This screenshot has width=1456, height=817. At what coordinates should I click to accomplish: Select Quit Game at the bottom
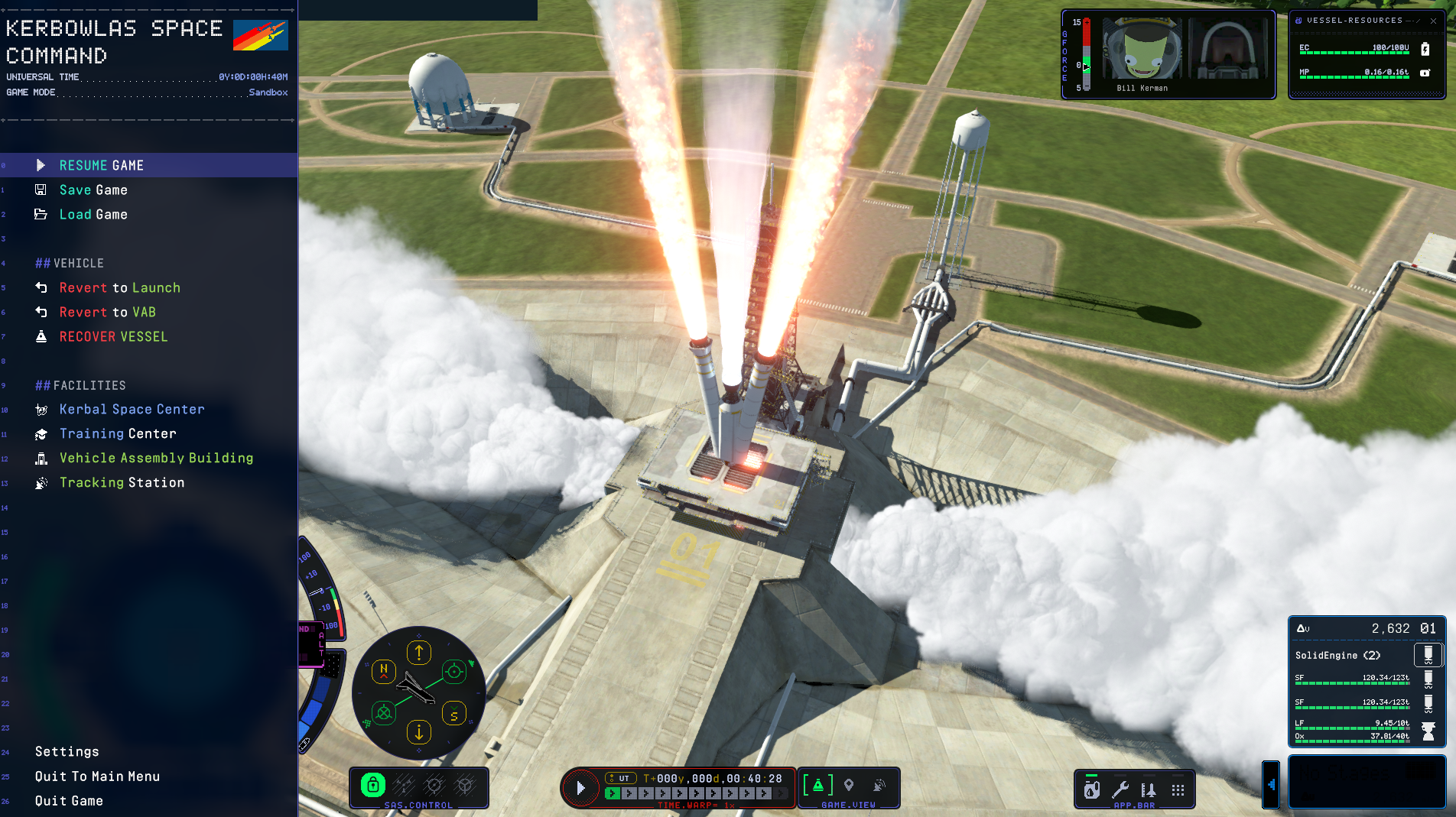[x=69, y=800]
